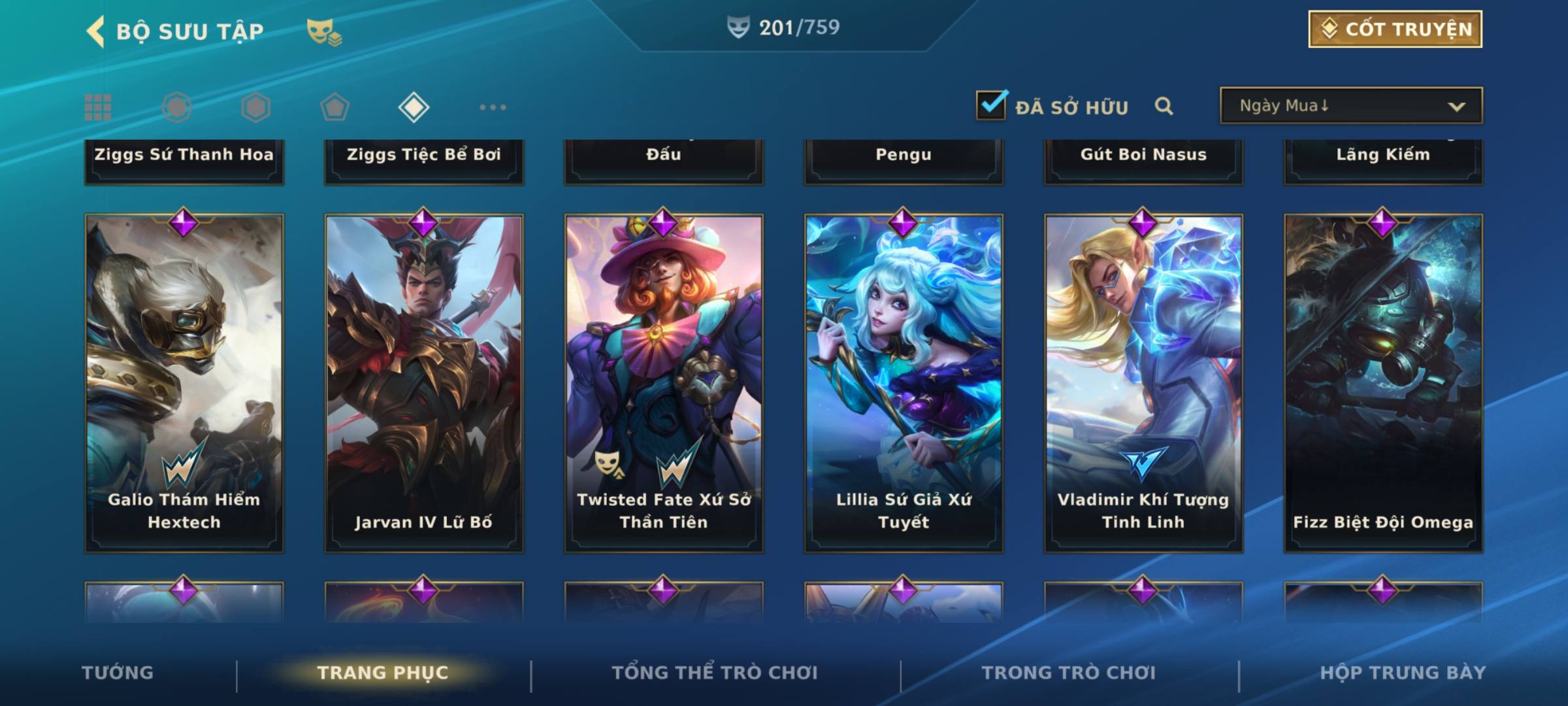Select the Fizz Biệt Đội Omega skin

coord(1383,382)
